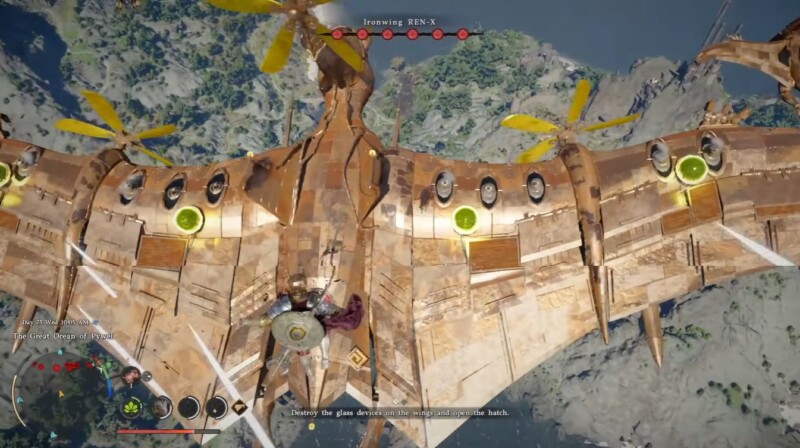This screenshot has height=448, width=800.
Task: Activate the green leaf ability icon
Action: [132, 407]
